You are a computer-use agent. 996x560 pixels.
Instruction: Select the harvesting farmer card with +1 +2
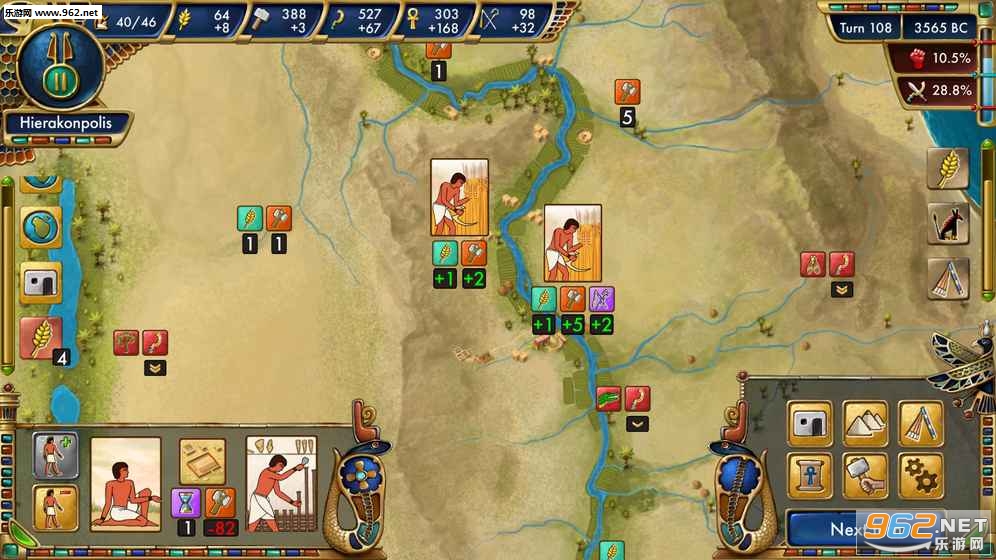(459, 197)
